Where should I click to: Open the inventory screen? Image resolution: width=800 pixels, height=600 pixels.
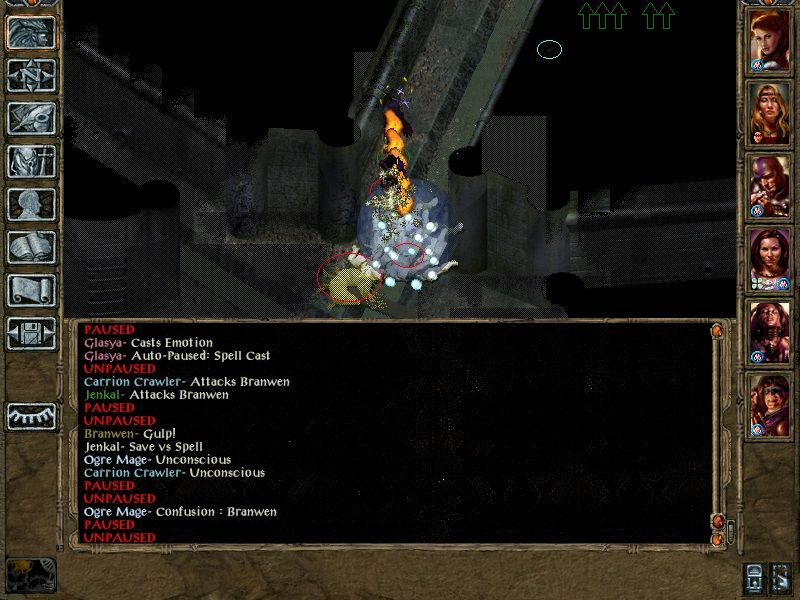(31, 161)
